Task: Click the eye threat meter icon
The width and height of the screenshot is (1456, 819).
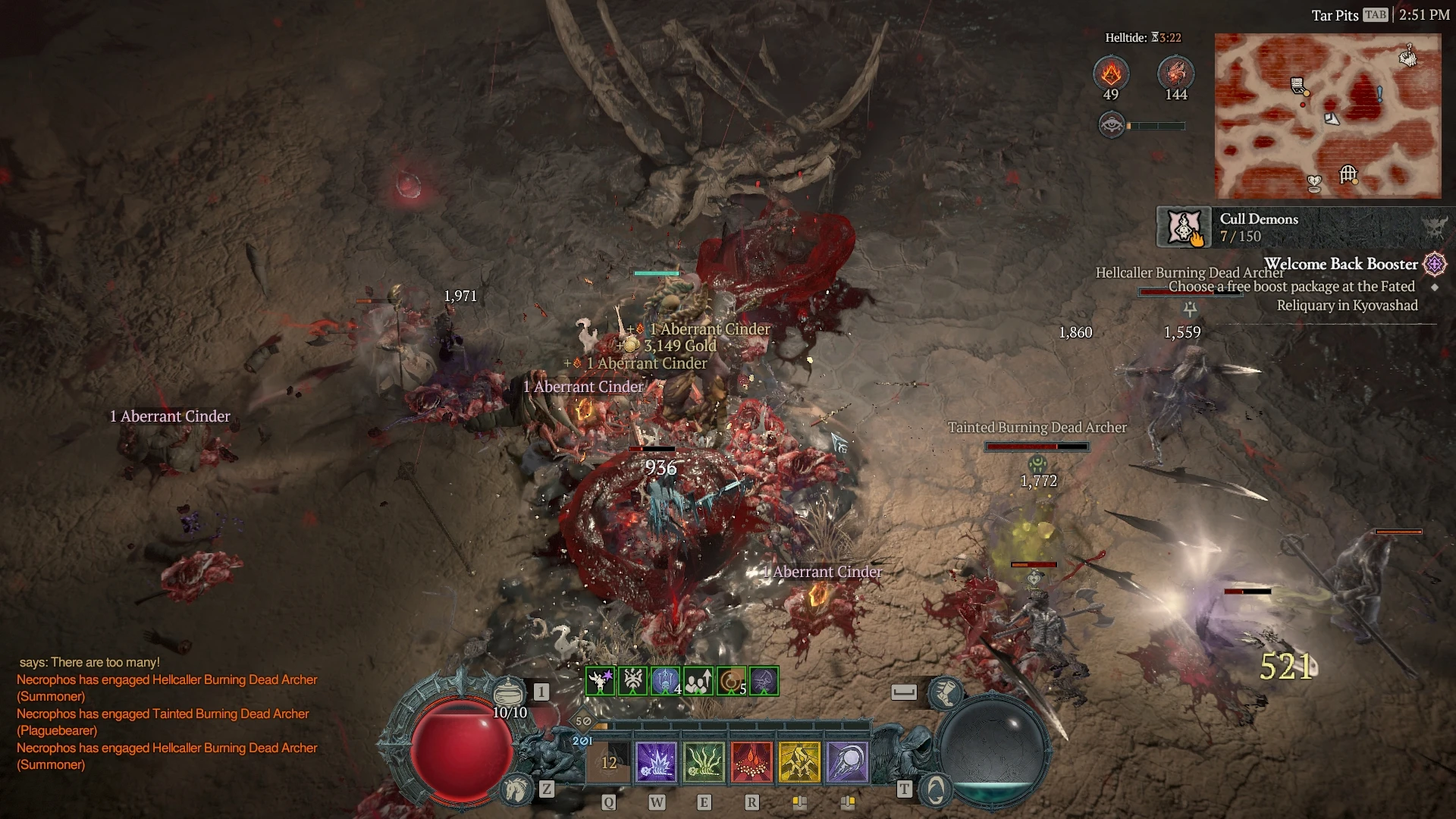Action: click(1112, 125)
